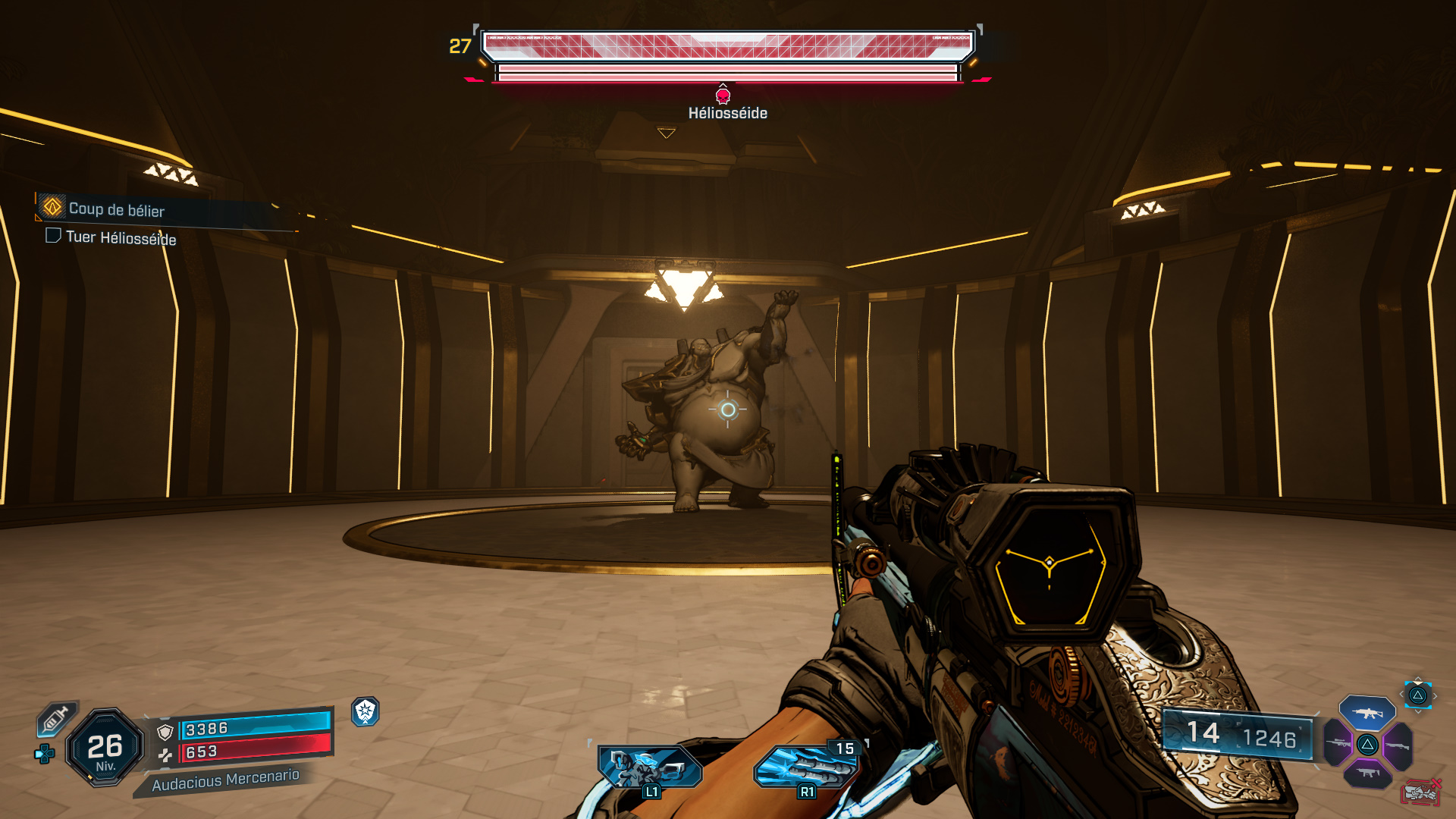Select the assault rifle weapon slot
The image size is (1456, 819).
coord(1367,713)
